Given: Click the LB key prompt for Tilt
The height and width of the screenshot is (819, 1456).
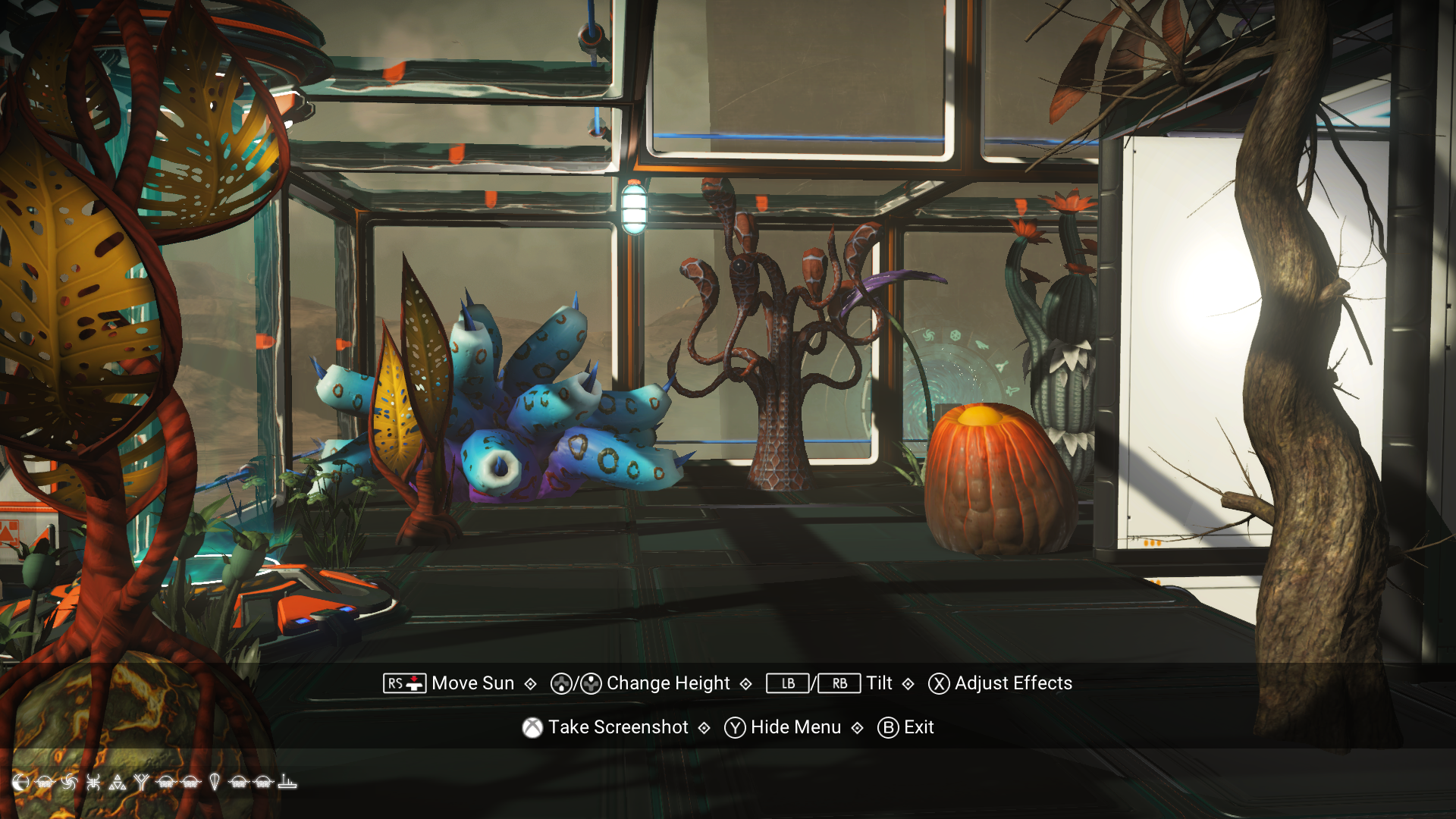Looking at the screenshot, I should coord(786,683).
